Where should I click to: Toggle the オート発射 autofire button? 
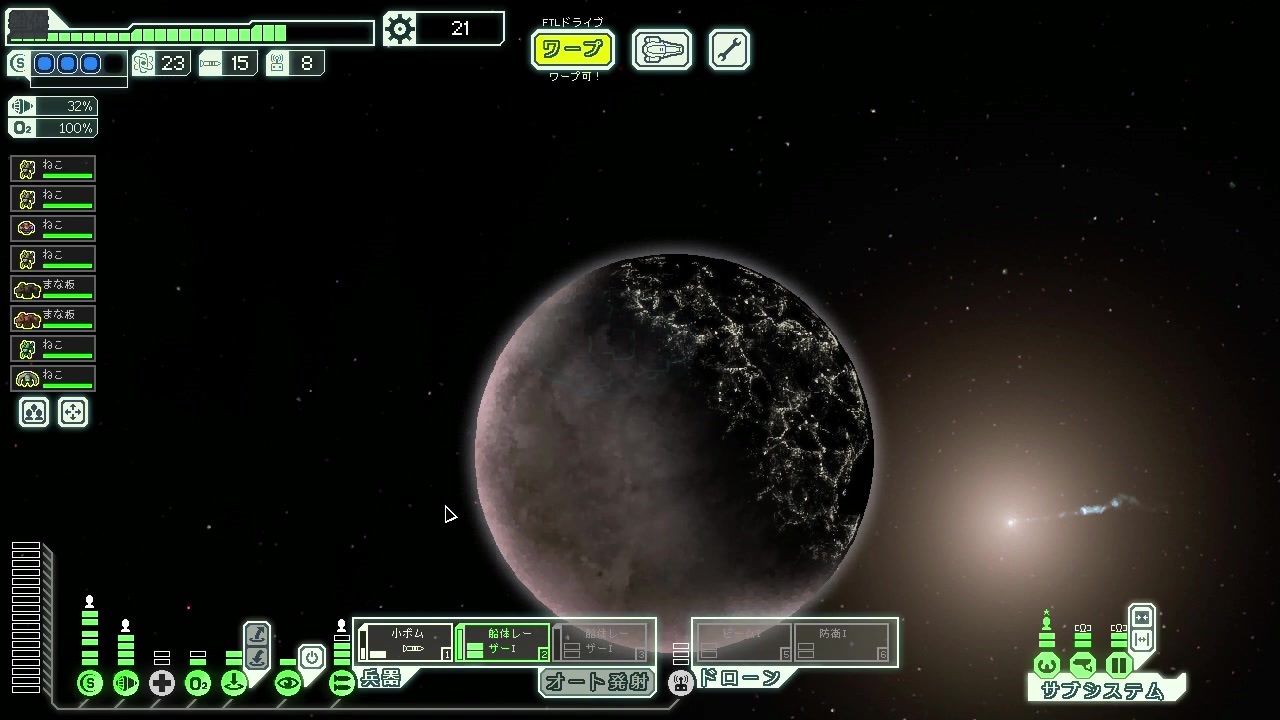597,682
